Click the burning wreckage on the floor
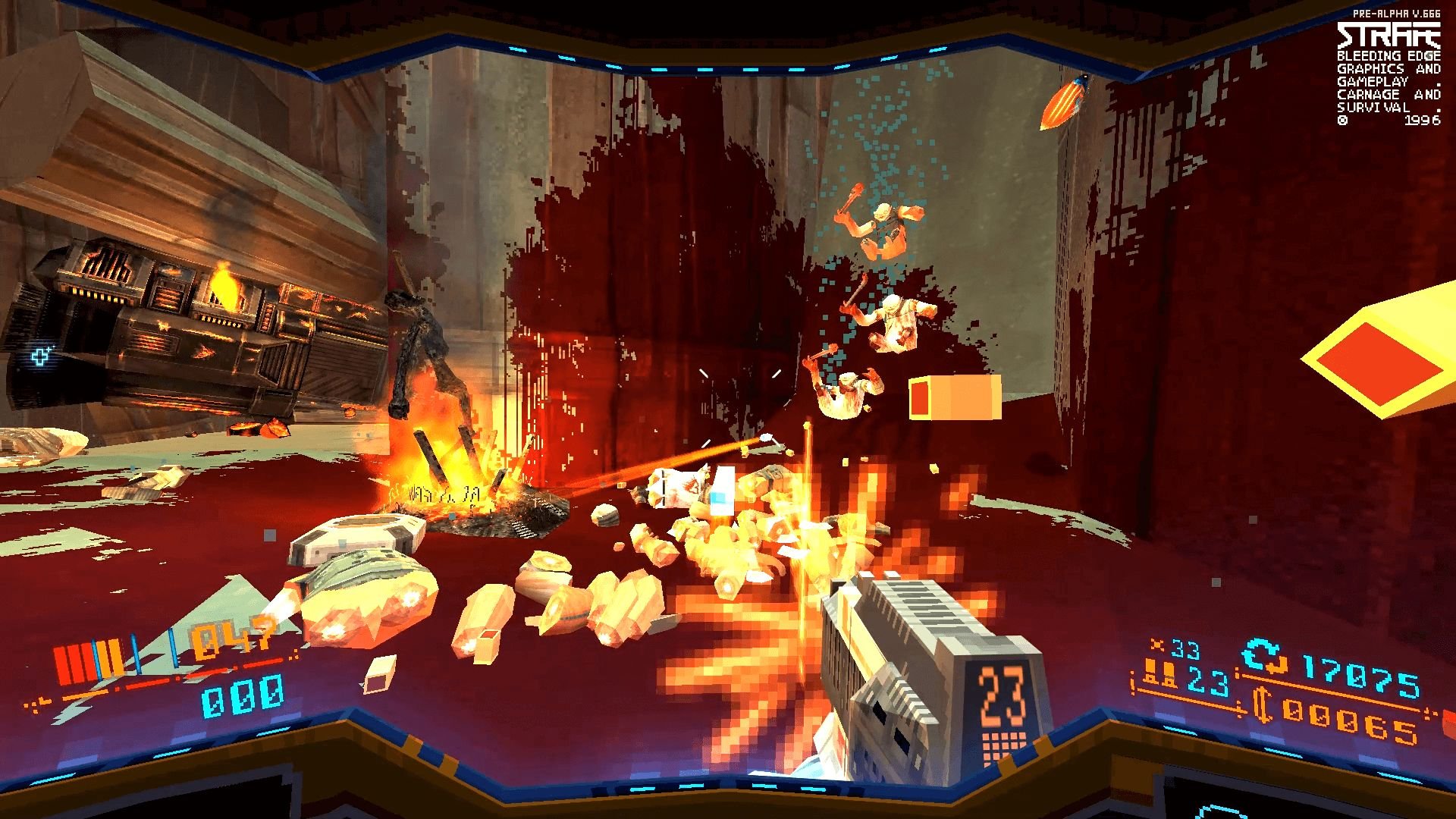The image size is (1456, 819). click(x=455, y=478)
